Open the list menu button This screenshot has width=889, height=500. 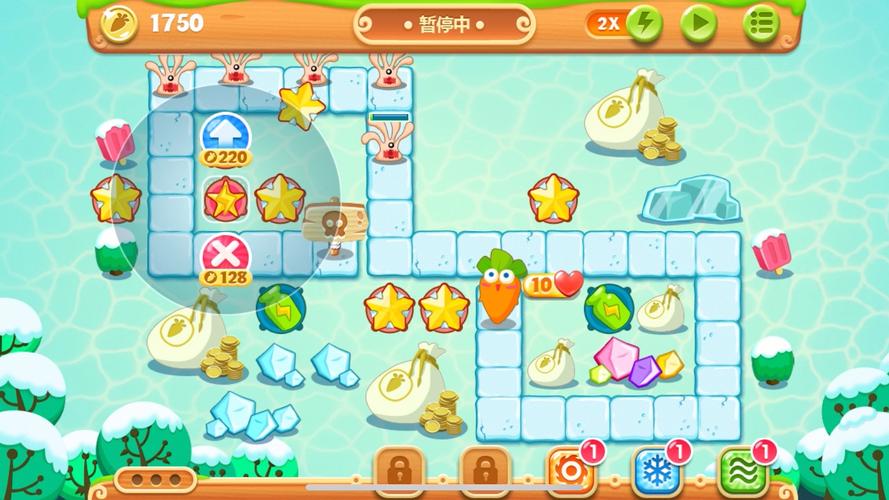pos(761,23)
